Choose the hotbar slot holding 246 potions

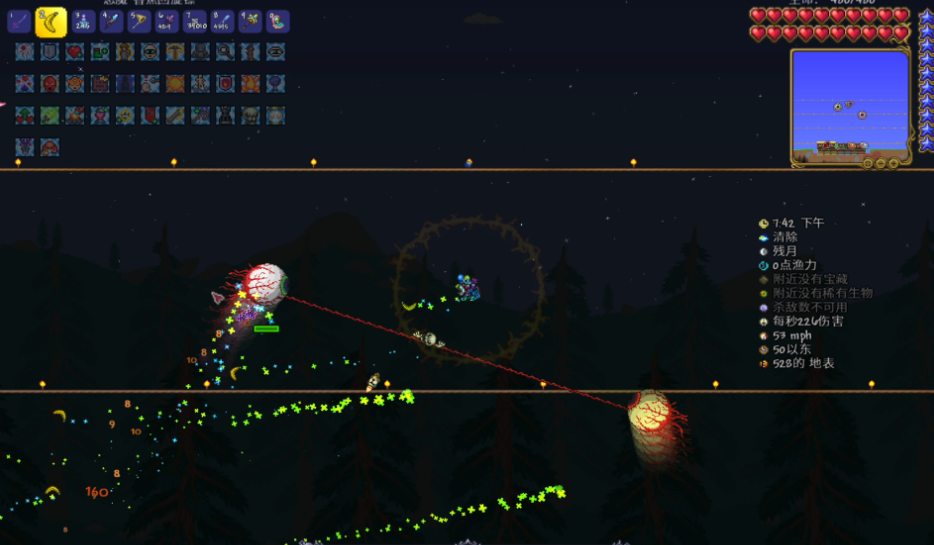point(83,22)
